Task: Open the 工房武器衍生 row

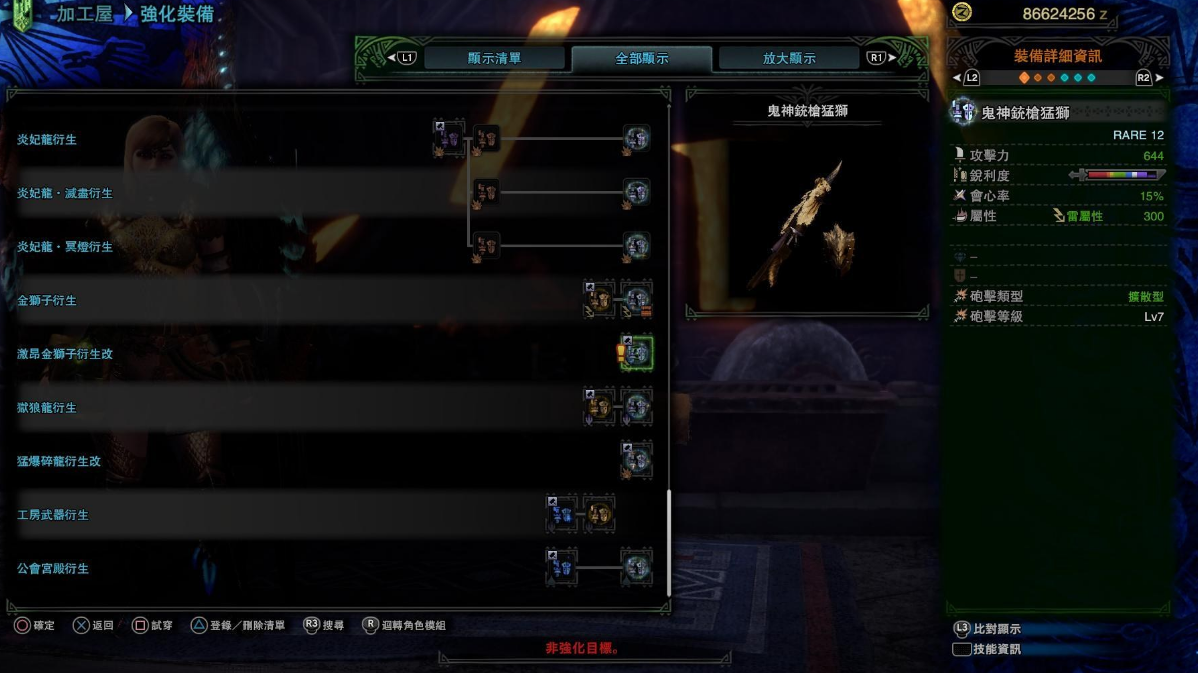Action: tap(53, 515)
